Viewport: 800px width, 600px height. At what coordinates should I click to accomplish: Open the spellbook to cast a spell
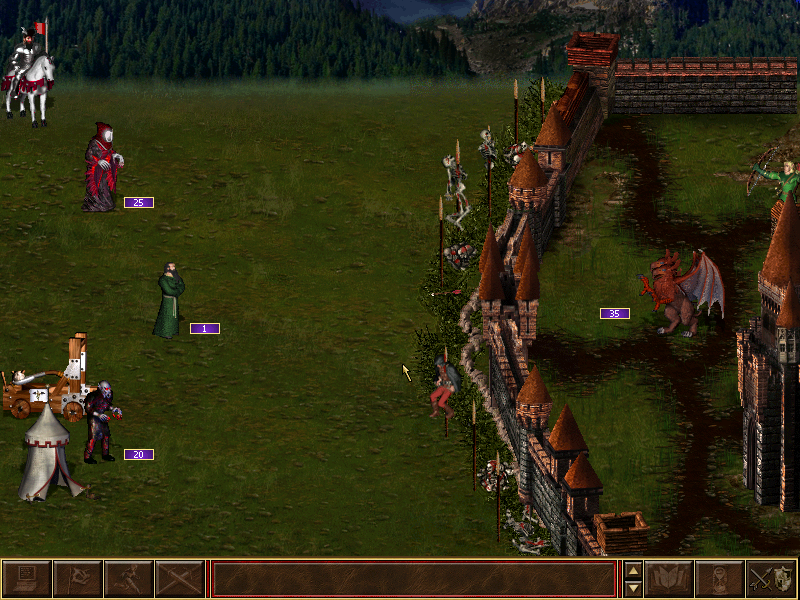[670, 579]
